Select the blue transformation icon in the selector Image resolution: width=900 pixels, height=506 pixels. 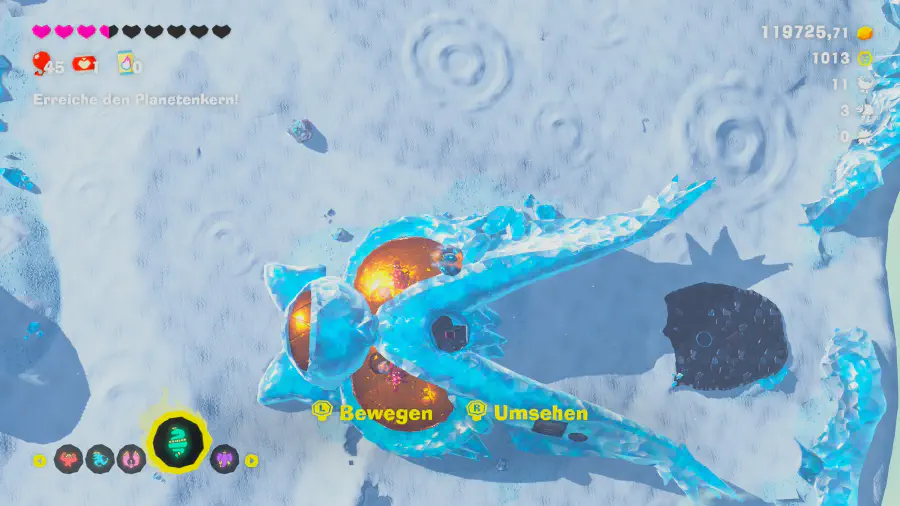coord(100,460)
